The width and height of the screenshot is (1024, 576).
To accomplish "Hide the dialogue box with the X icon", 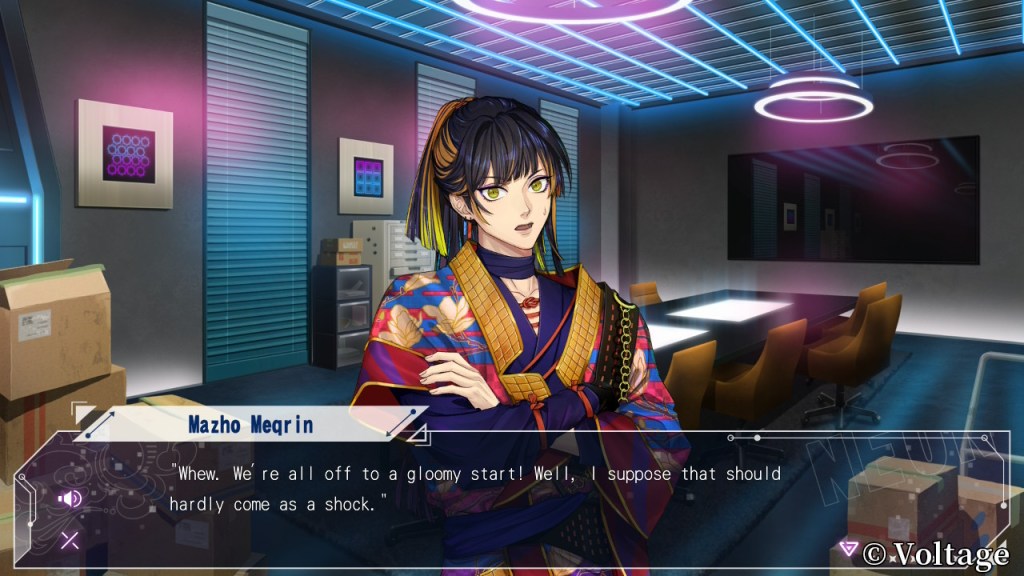I will 69,541.
